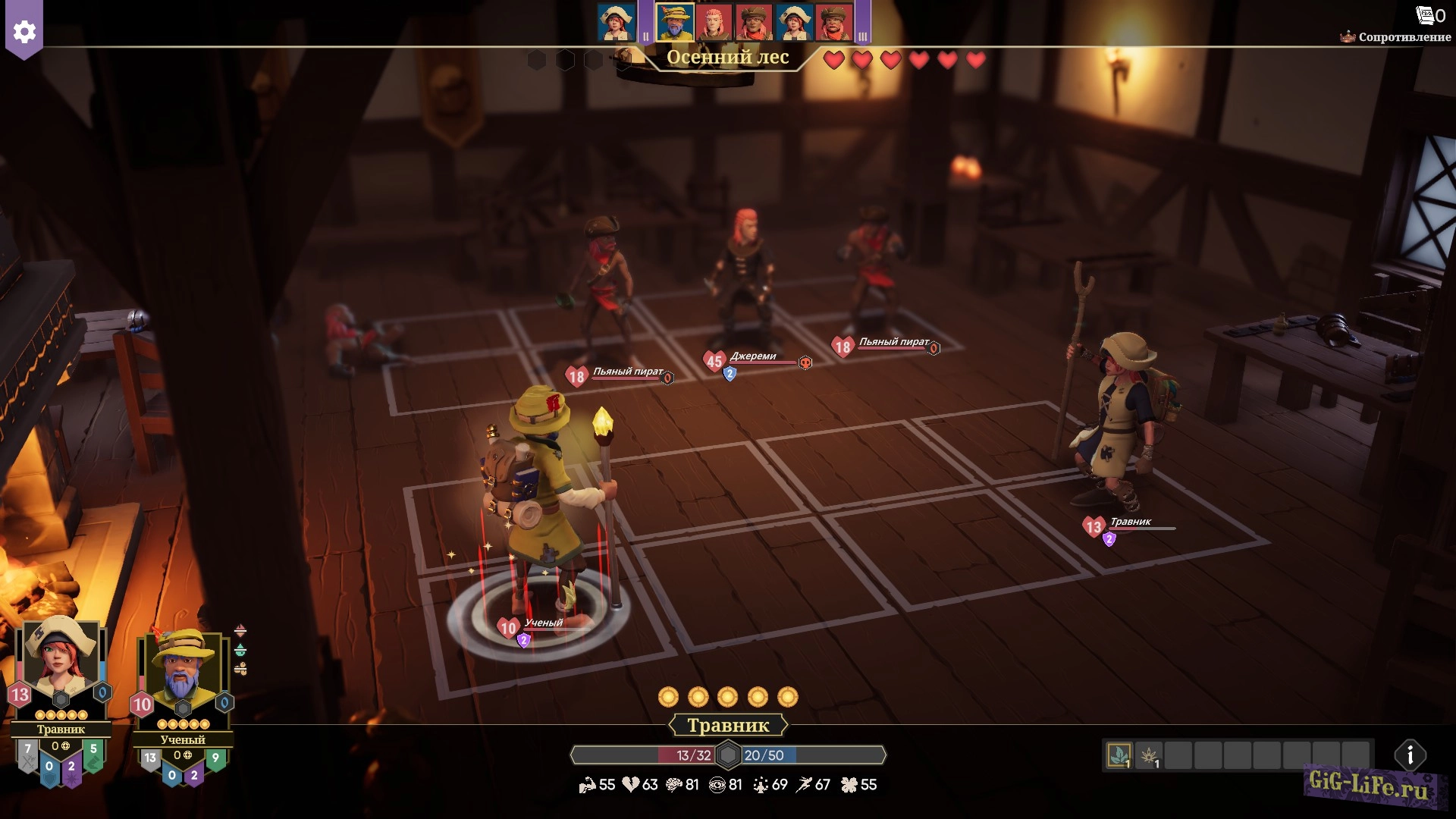This screenshot has width=1456, height=819.
Task: Open the settings gear menu
Action: [x=24, y=31]
